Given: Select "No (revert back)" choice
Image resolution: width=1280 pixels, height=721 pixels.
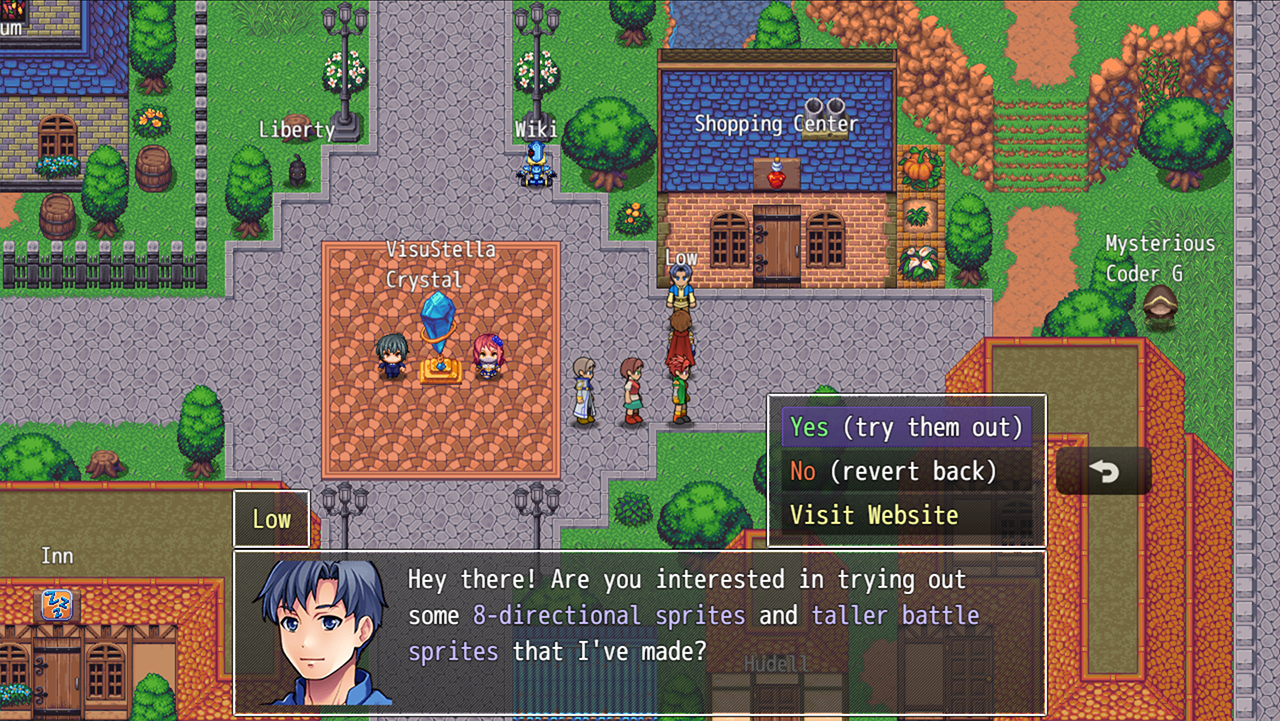Looking at the screenshot, I should [x=906, y=471].
